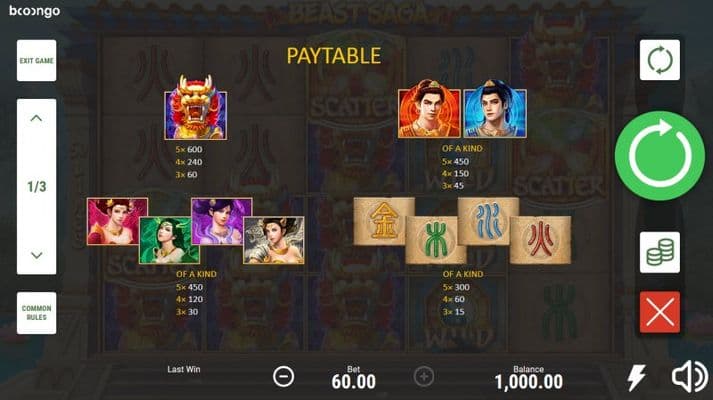This screenshot has height=400, width=713.
Task: Toggle autoplay with the circular arrows button
Action: tap(659, 60)
